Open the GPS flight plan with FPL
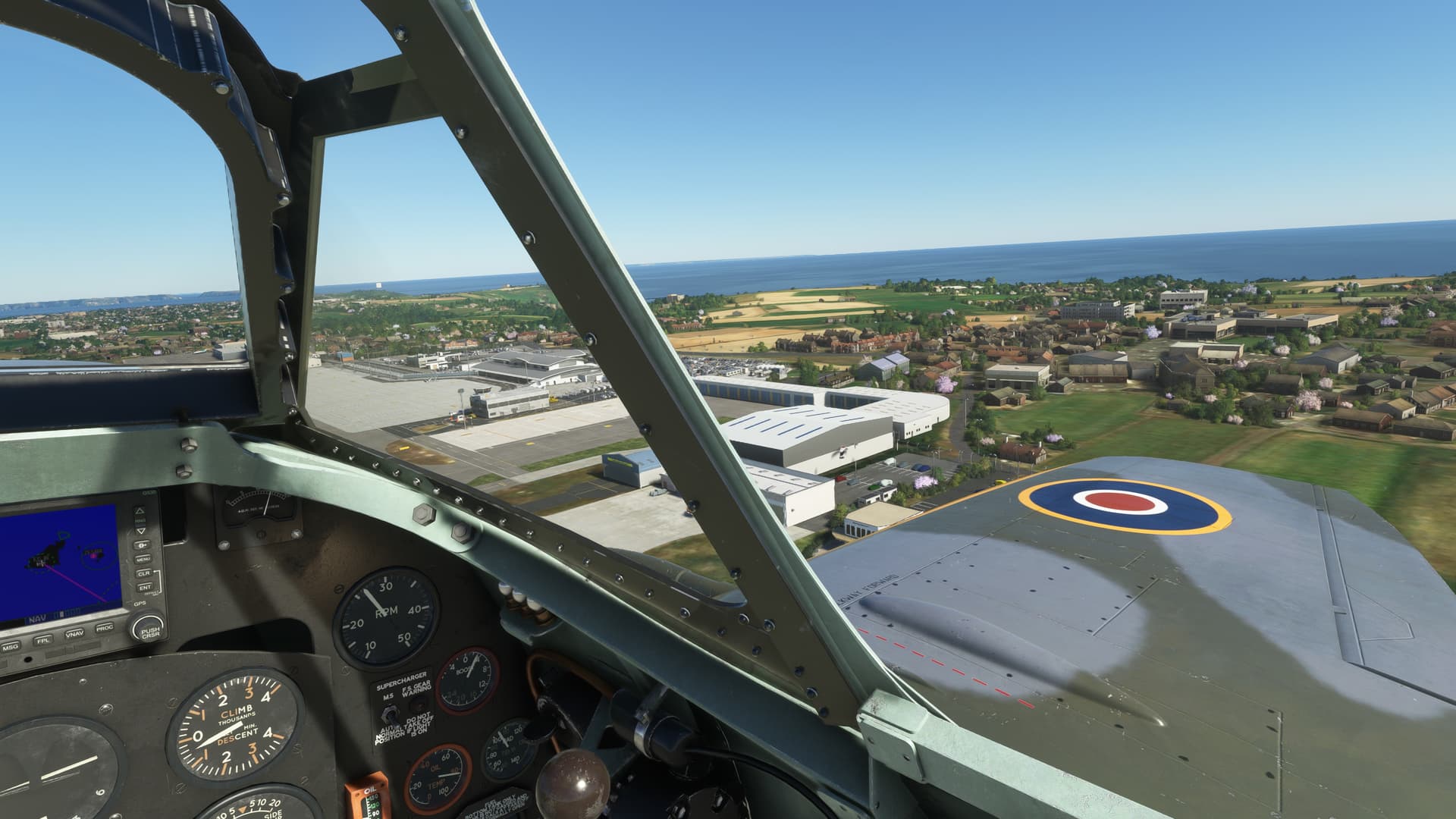The height and width of the screenshot is (819, 1456). [43, 640]
